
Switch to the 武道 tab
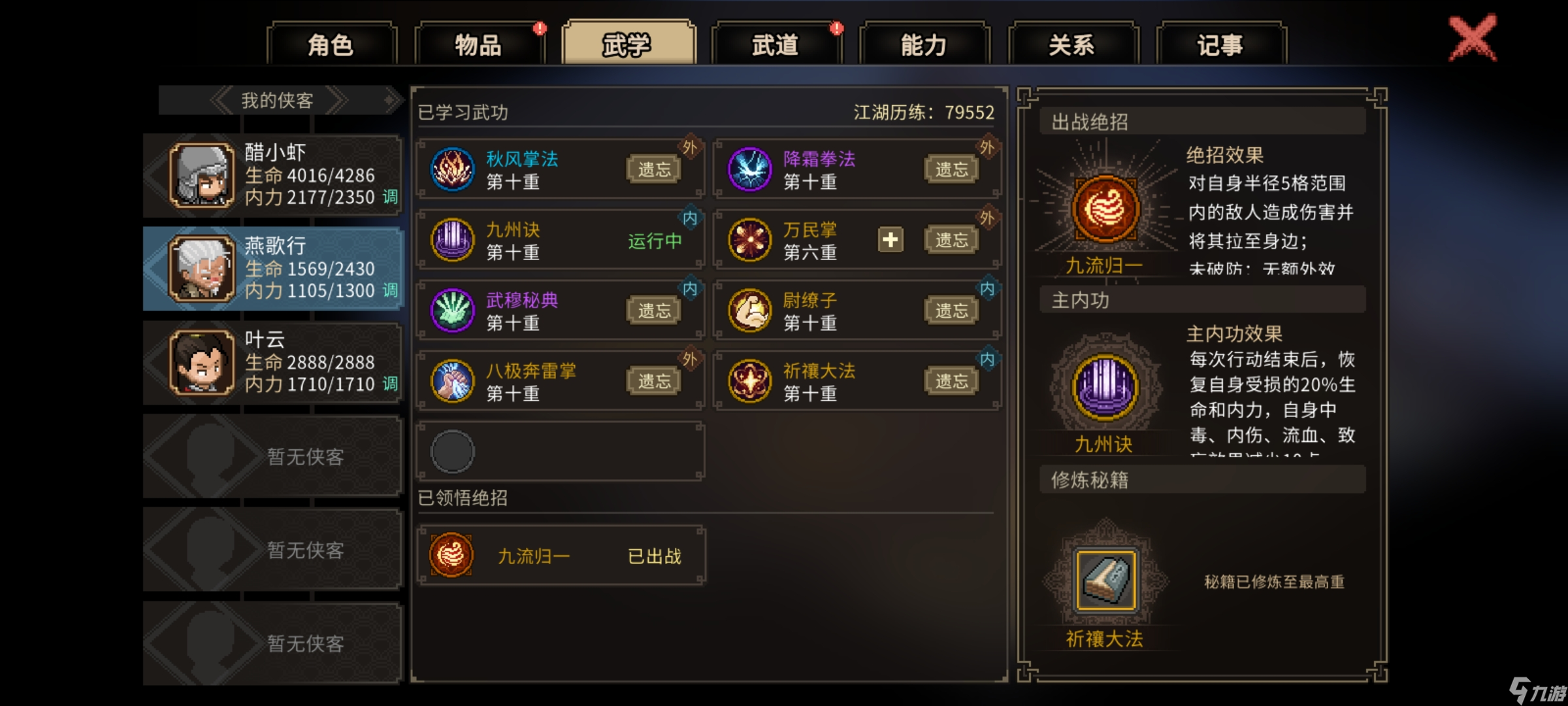(x=775, y=44)
